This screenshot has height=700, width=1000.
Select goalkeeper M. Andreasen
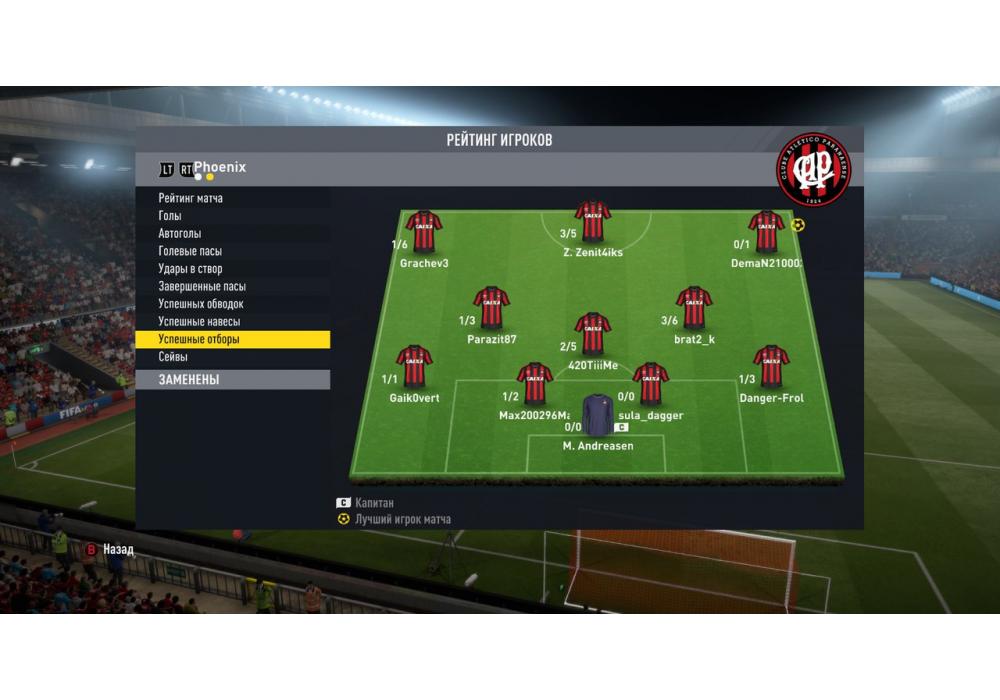pyautogui.click(x=597, y=414)
